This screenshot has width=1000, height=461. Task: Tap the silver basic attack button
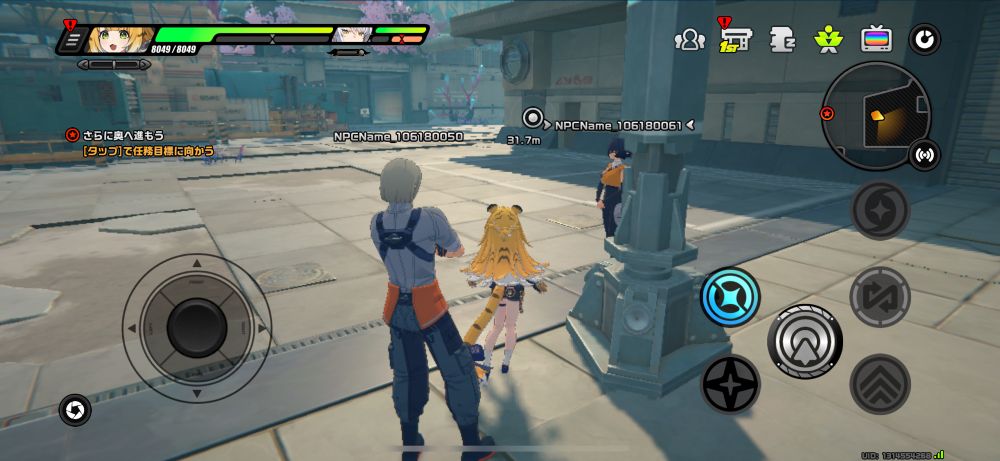pos(805,341)
